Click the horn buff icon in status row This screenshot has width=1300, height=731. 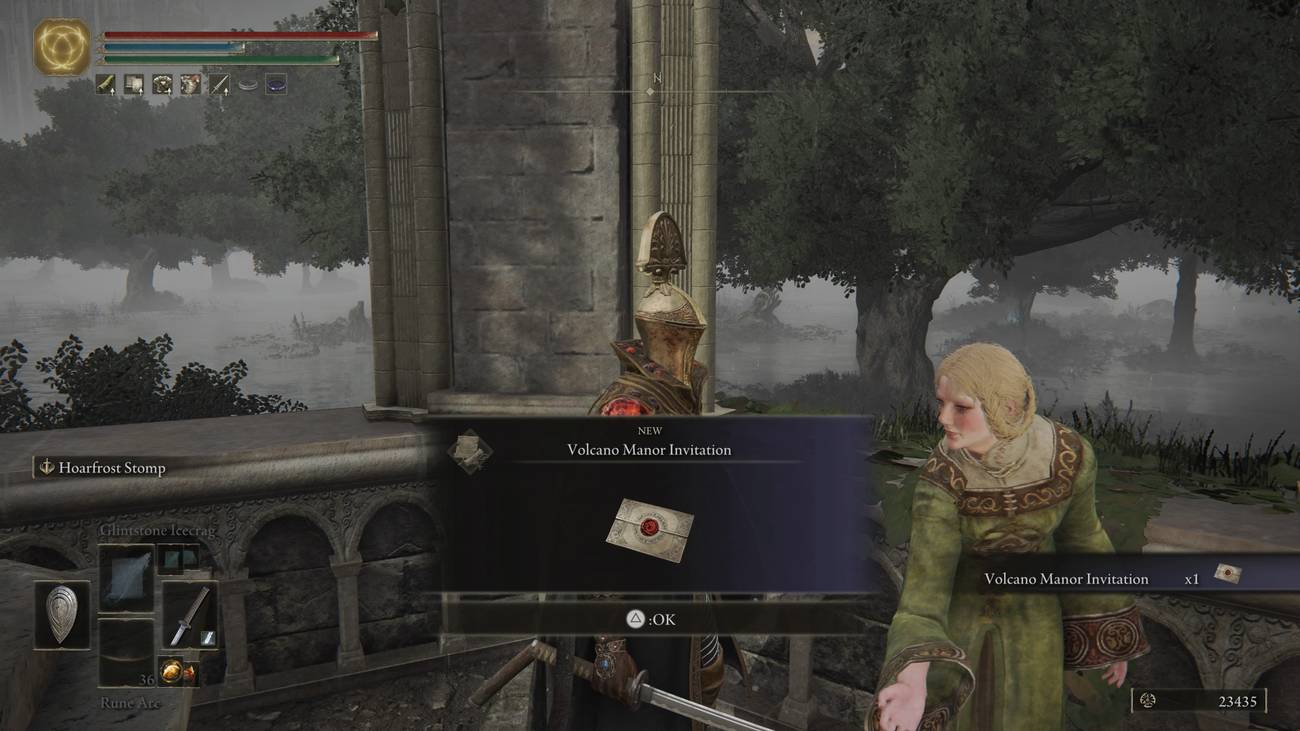pos(105,83)
